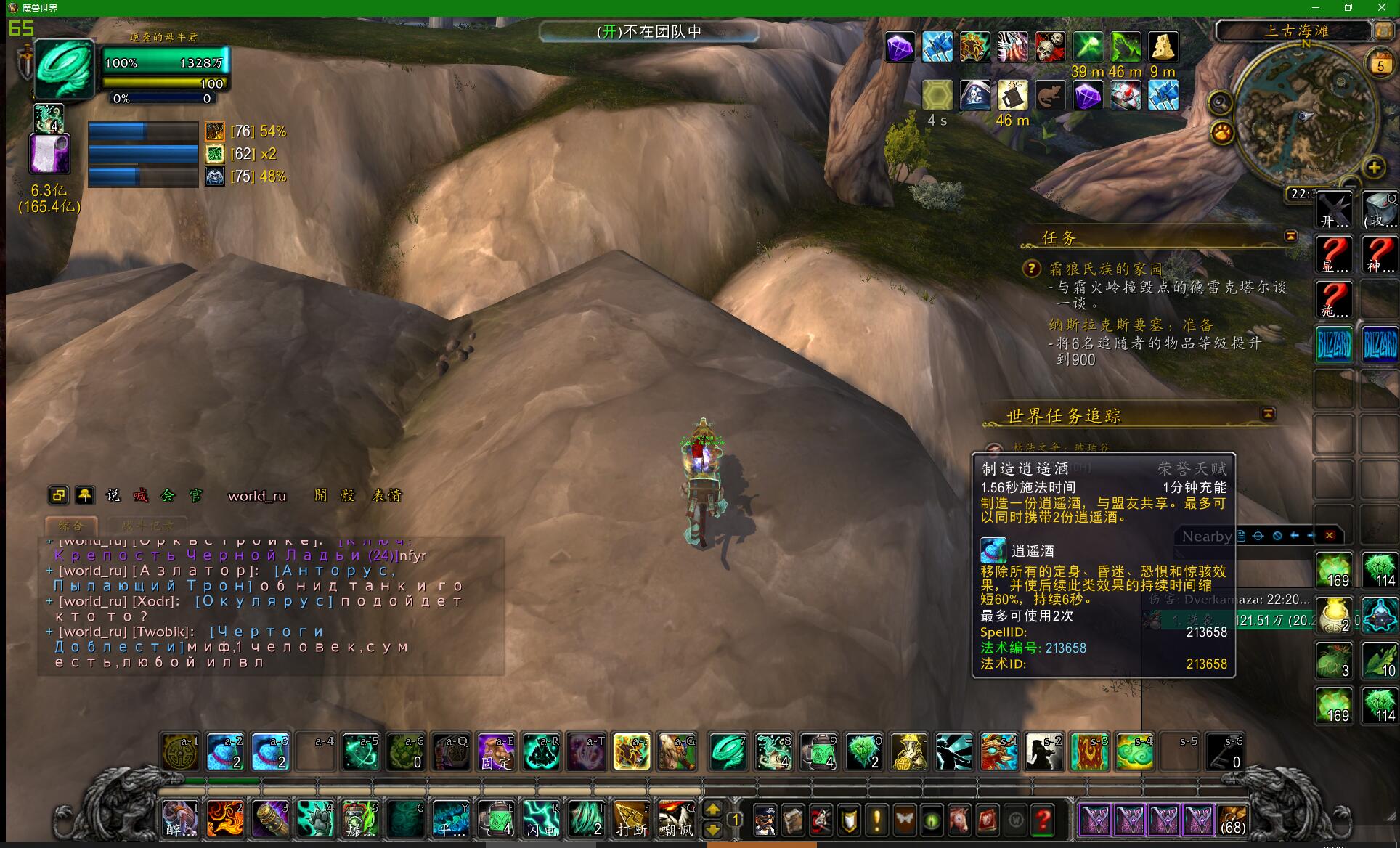This screenshot has height=848, width=1400.
Task: Activate the 打断 interrupt ability
Action: pos(631,820)
